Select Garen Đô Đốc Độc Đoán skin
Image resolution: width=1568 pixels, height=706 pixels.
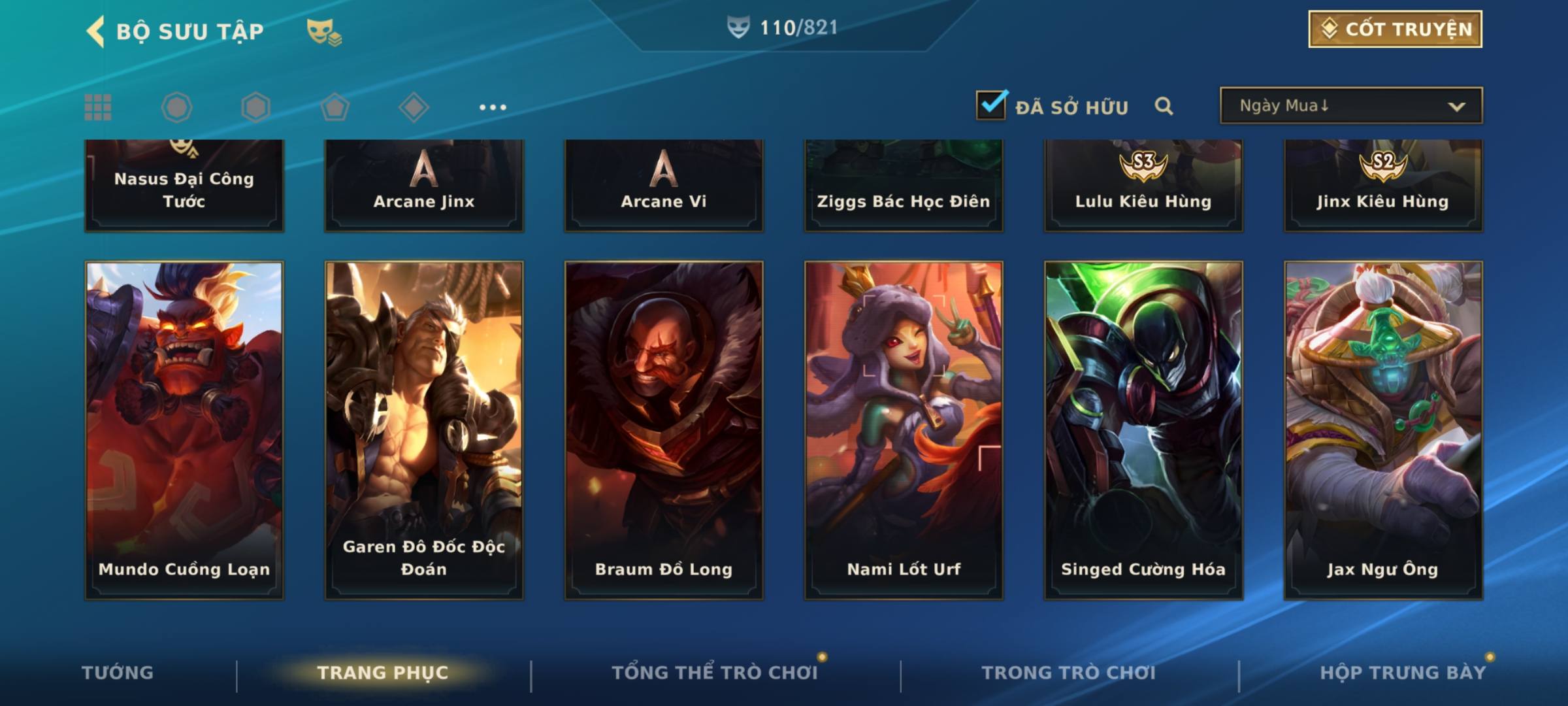[x=424, y=429]
